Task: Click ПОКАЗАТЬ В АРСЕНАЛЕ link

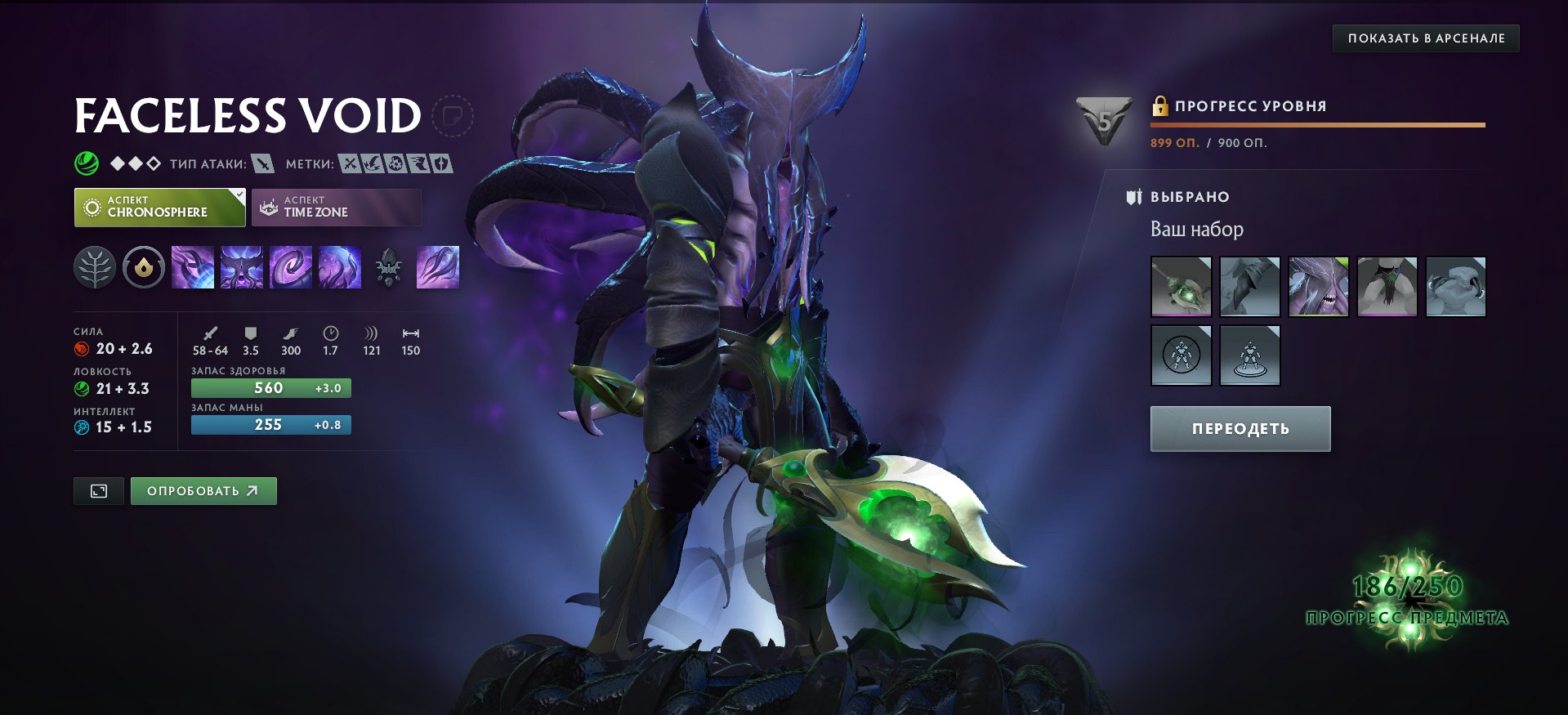Action: click(1427, 38)
